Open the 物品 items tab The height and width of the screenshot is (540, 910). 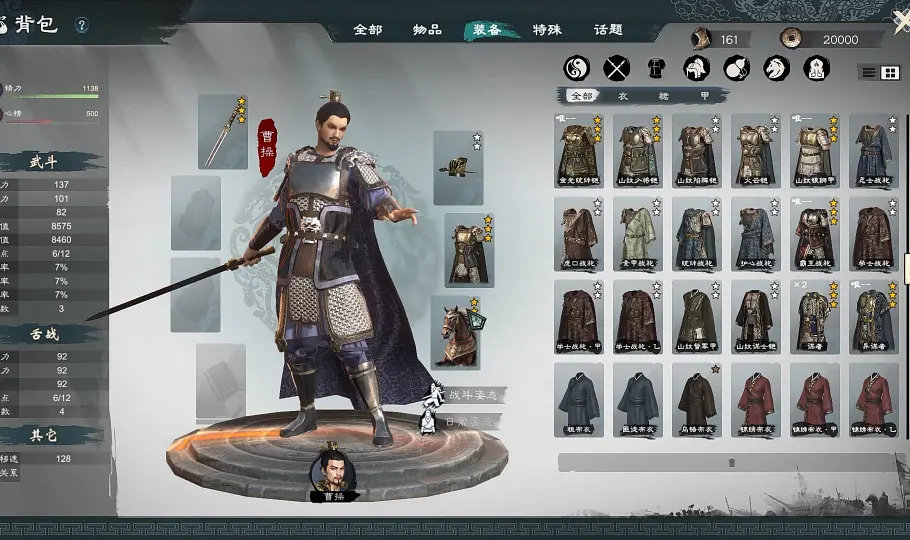click(x=427, y=29)
